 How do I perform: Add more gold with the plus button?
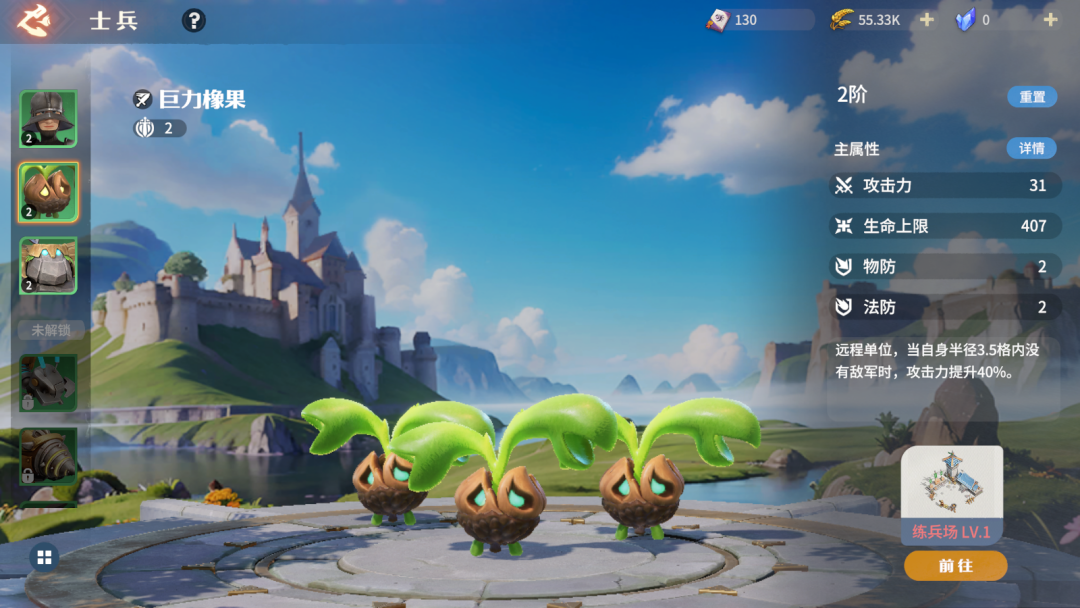click(926, 20)
